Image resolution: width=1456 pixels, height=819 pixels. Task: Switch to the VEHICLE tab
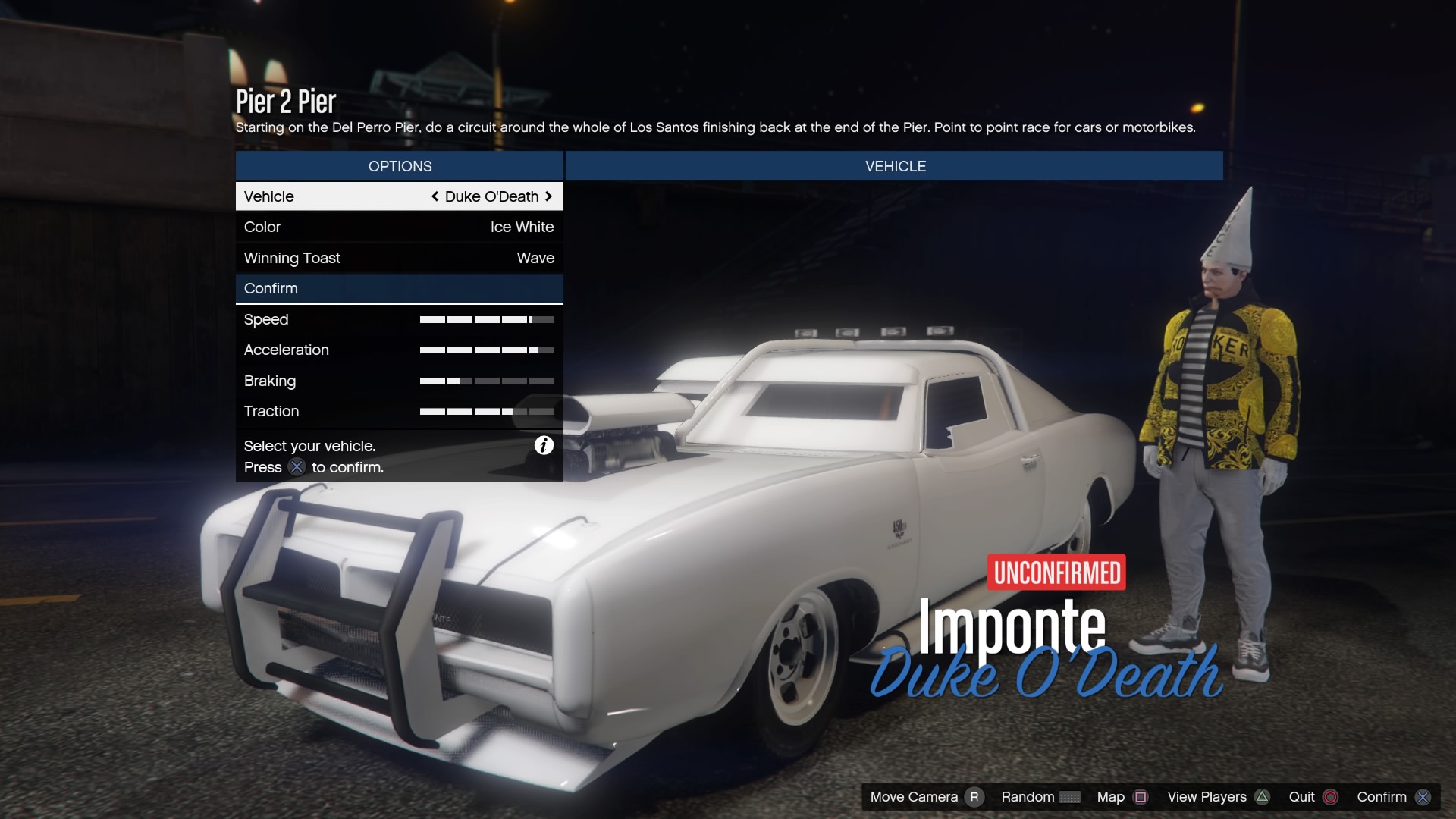pos(895,166)
